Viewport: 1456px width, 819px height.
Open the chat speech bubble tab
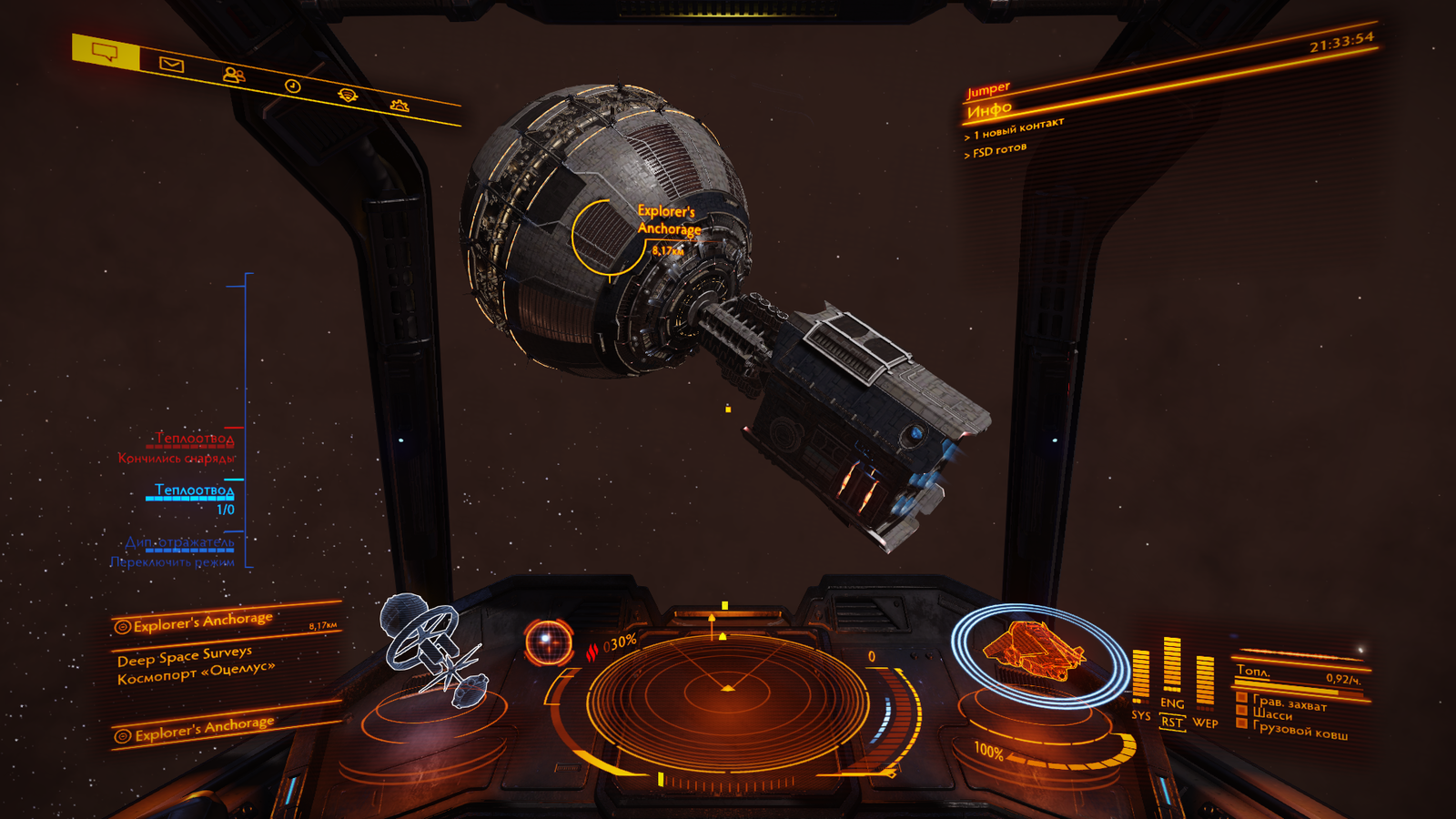[106, 52]
